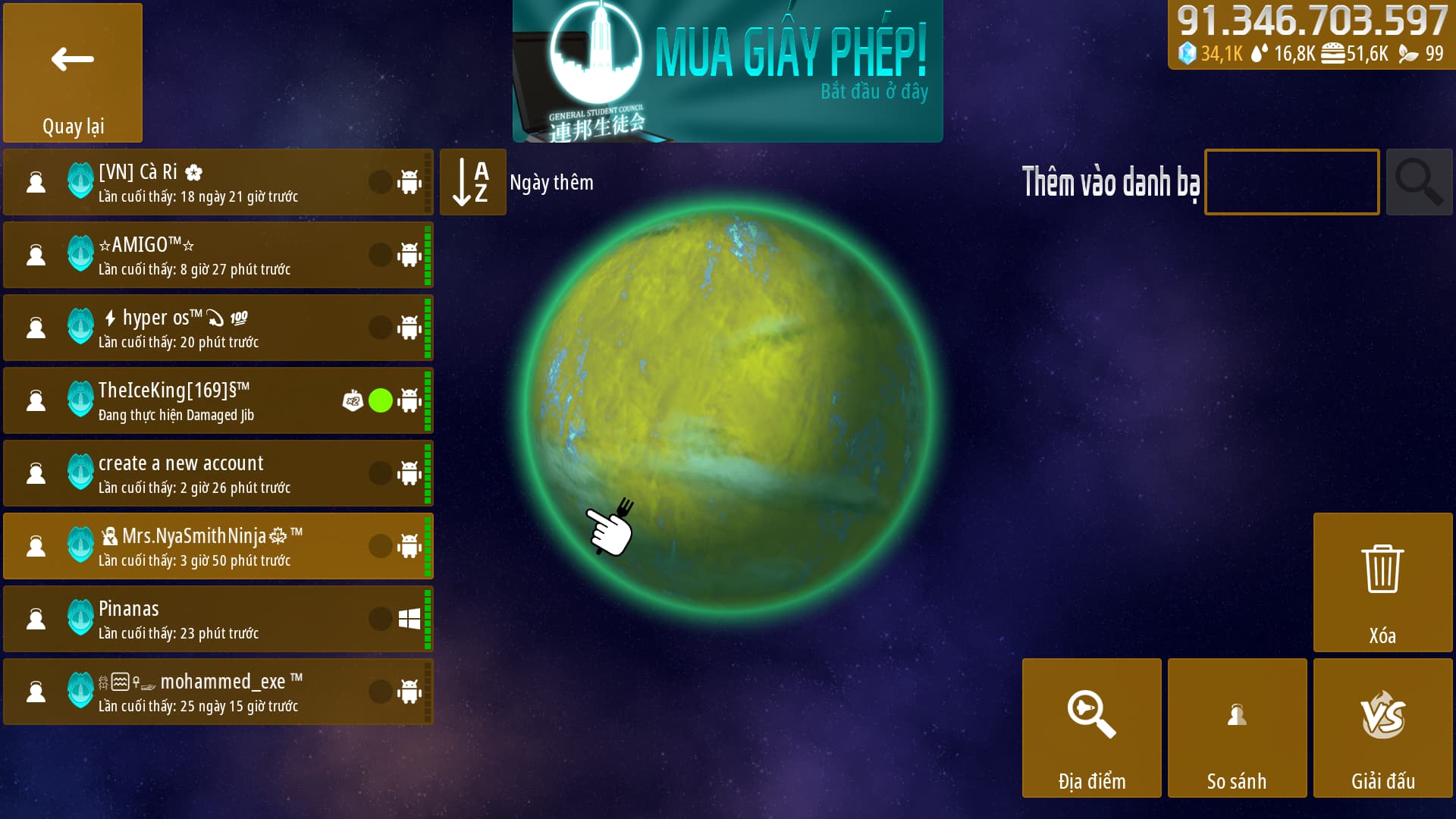Click the So sánh compare button

1237,728
